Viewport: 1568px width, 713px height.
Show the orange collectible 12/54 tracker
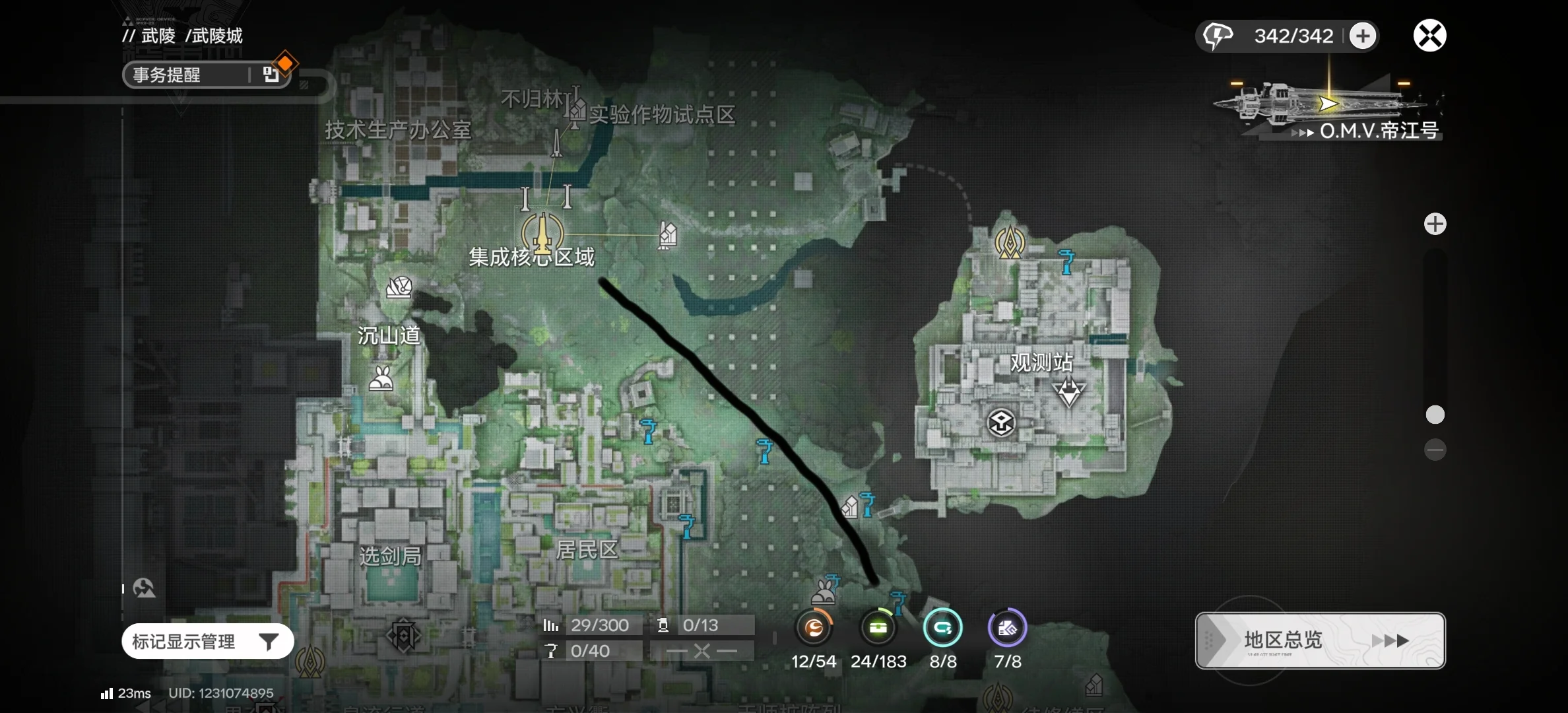point(814,628)
